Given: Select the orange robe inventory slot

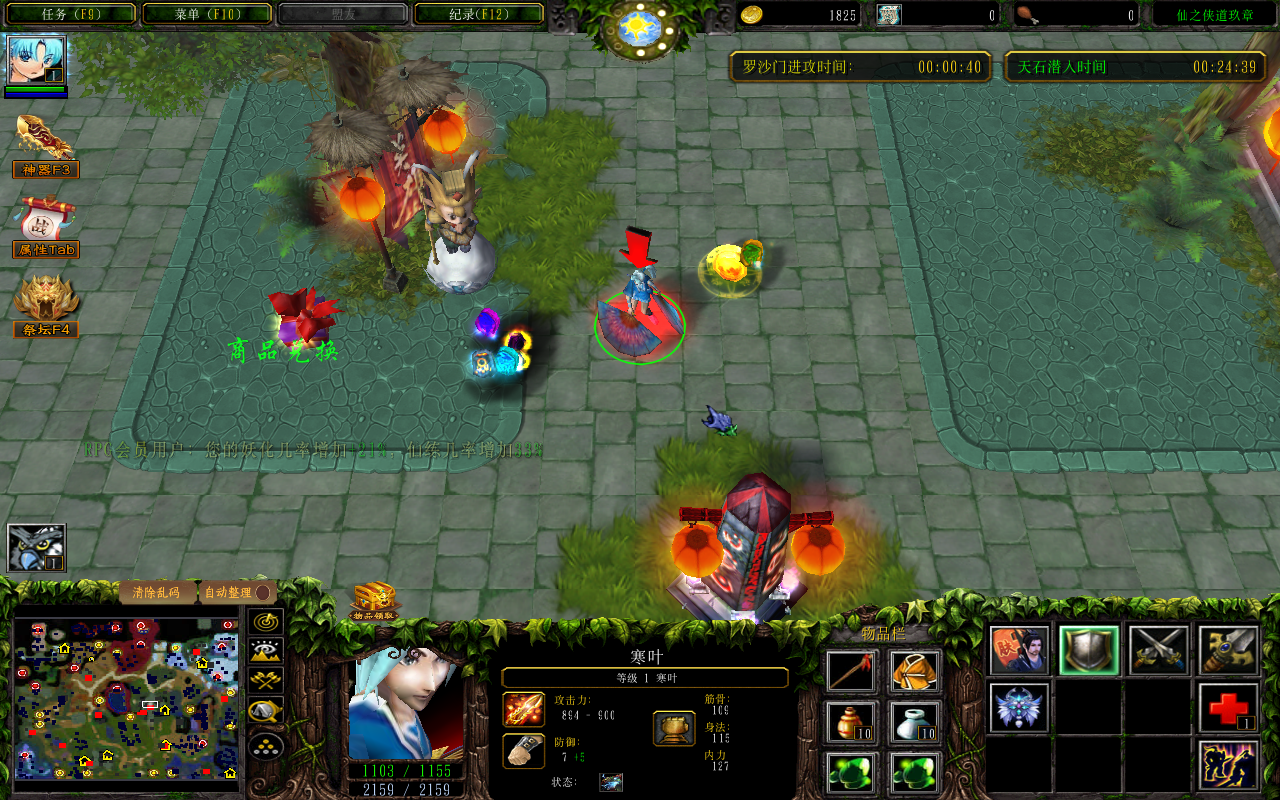Looking at the screenshot, I should (x=915, y=671).
